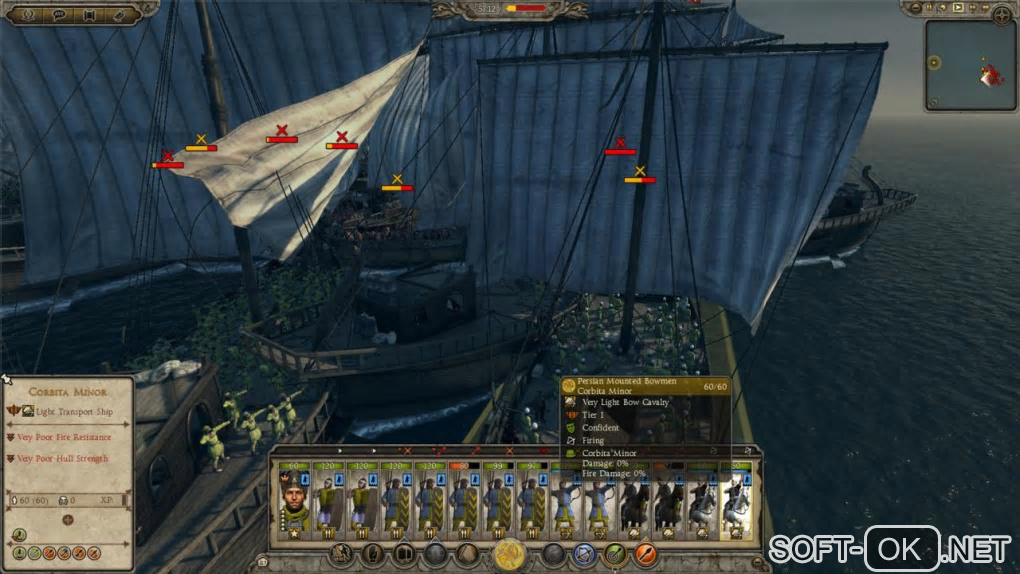Image resolution: width=1020 pixels, height=574 pixels.
Task: Click the pyramid formation button
Action: 466,553
